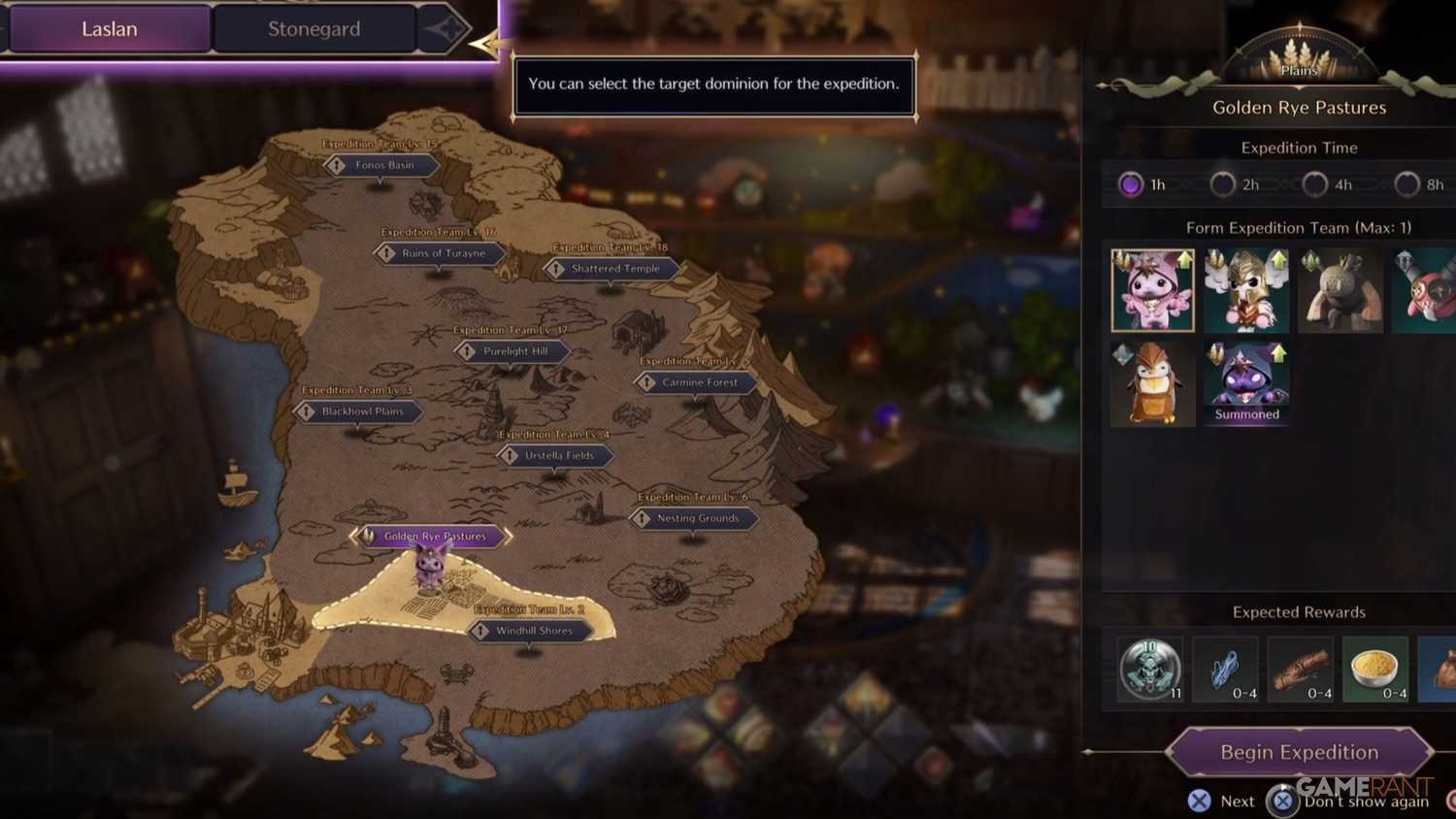Select the pink-hooded amitoi team member

click(x=1153, y=290)
